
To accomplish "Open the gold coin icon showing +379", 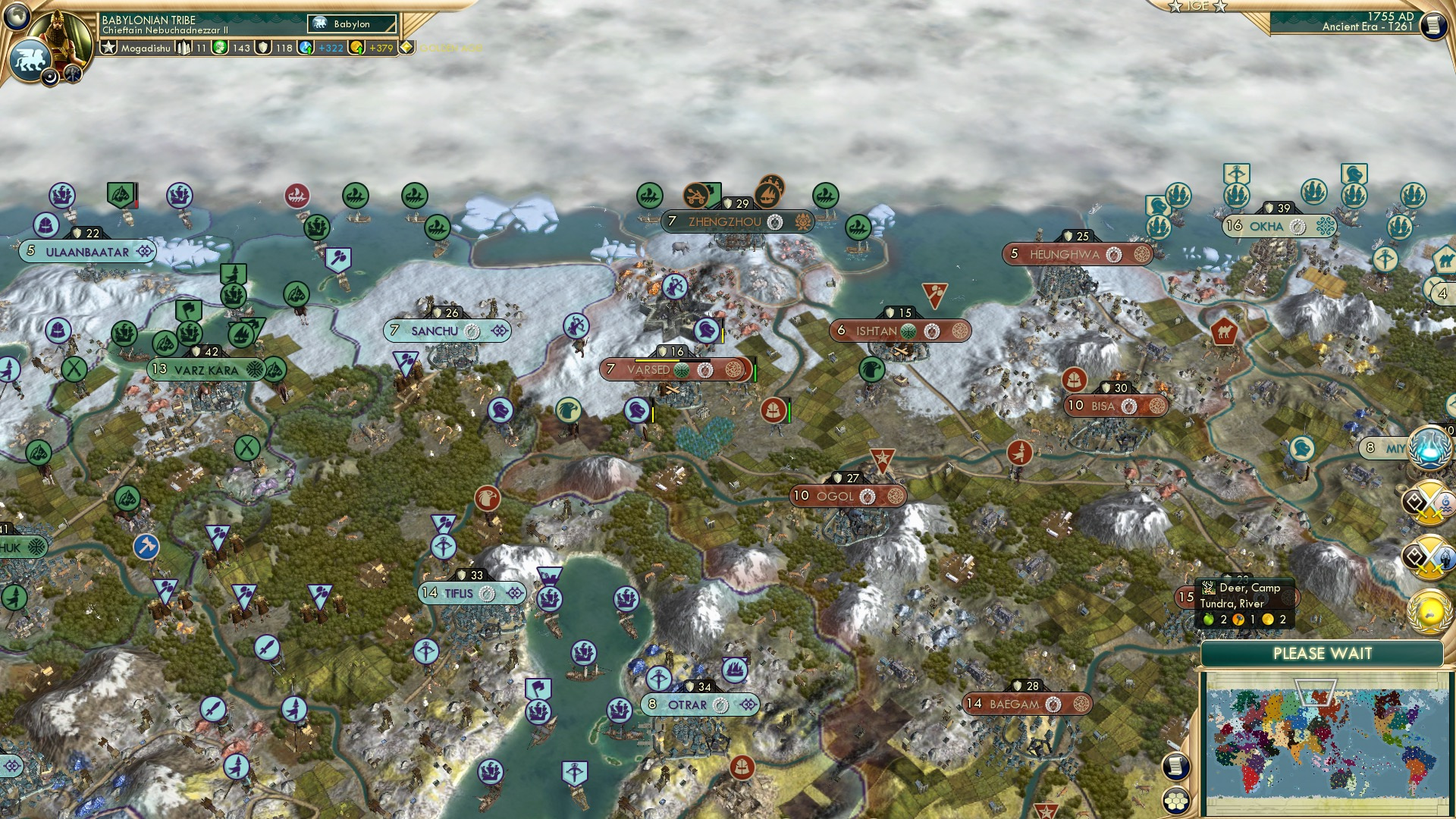I will tap(357, 48).
